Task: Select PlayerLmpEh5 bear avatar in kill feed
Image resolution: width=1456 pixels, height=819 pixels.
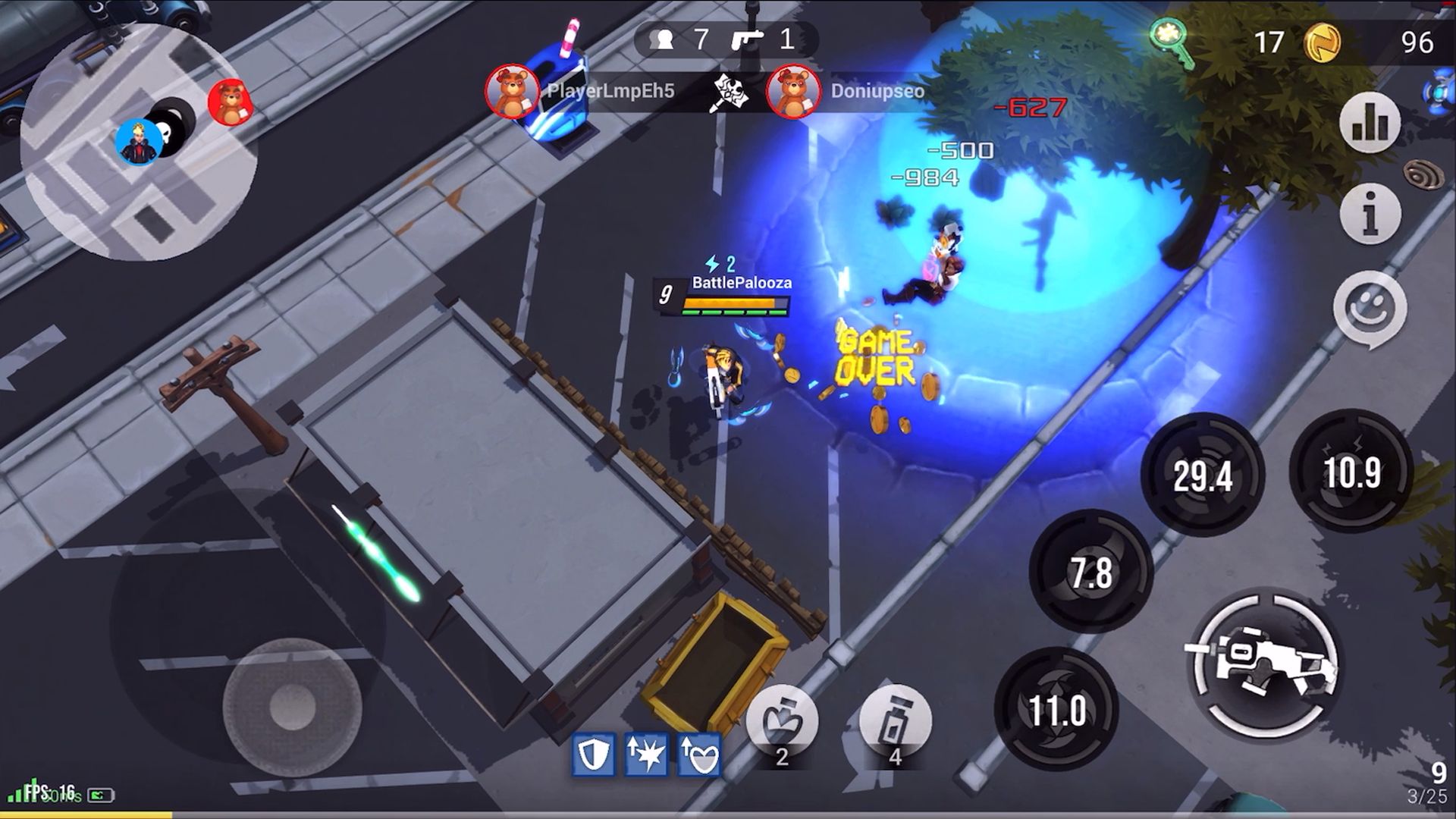Action: tap(513, 92)
